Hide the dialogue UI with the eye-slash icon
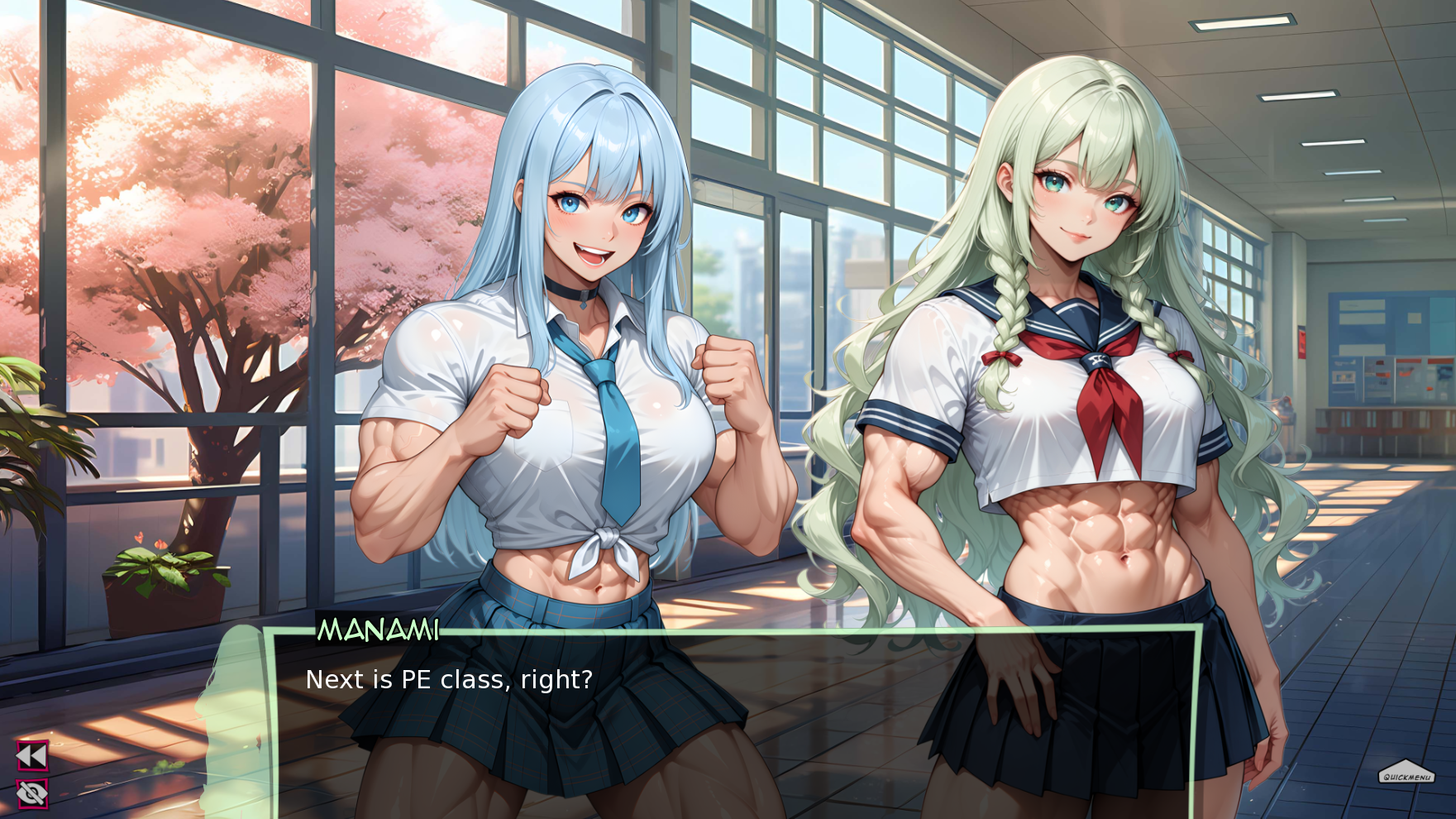The image size is (1456, 819). point(33,793)
